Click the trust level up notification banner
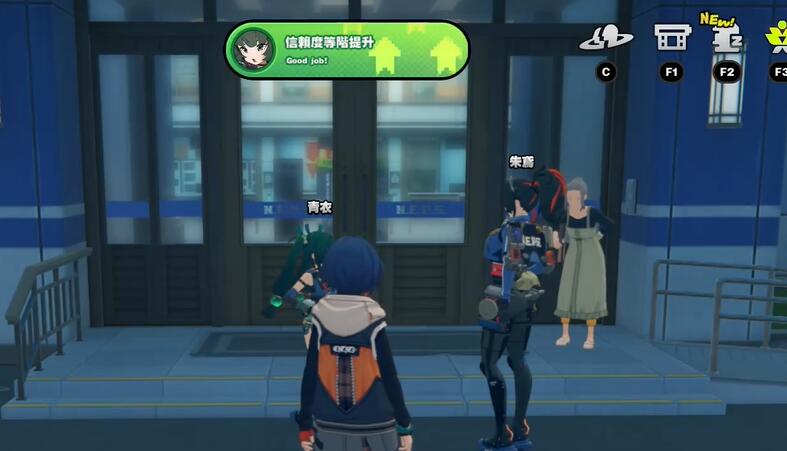The image size is (787, 451). pyautogui.click(x=347, y=49)
